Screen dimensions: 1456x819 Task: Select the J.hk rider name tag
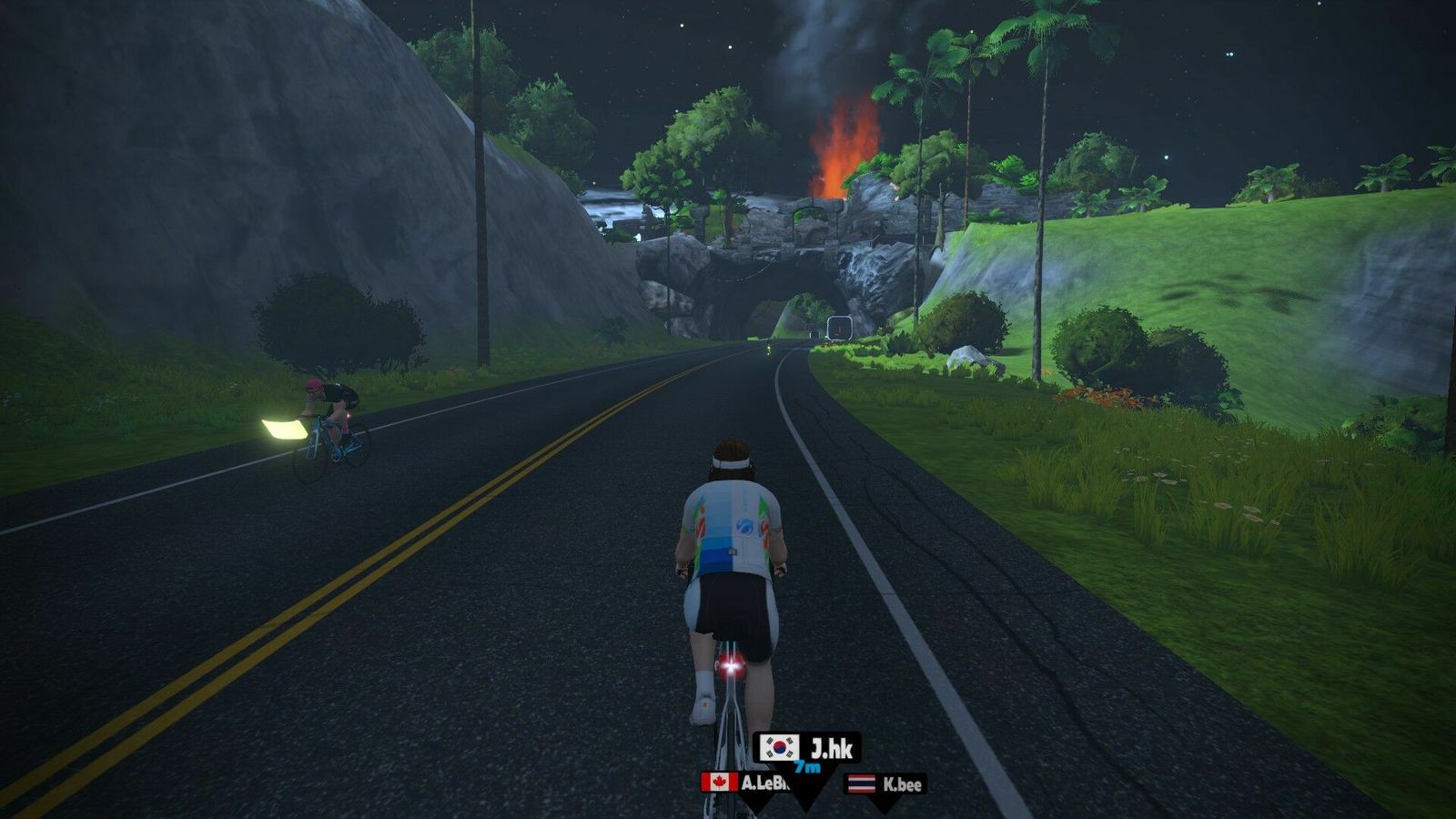[809, 749]
